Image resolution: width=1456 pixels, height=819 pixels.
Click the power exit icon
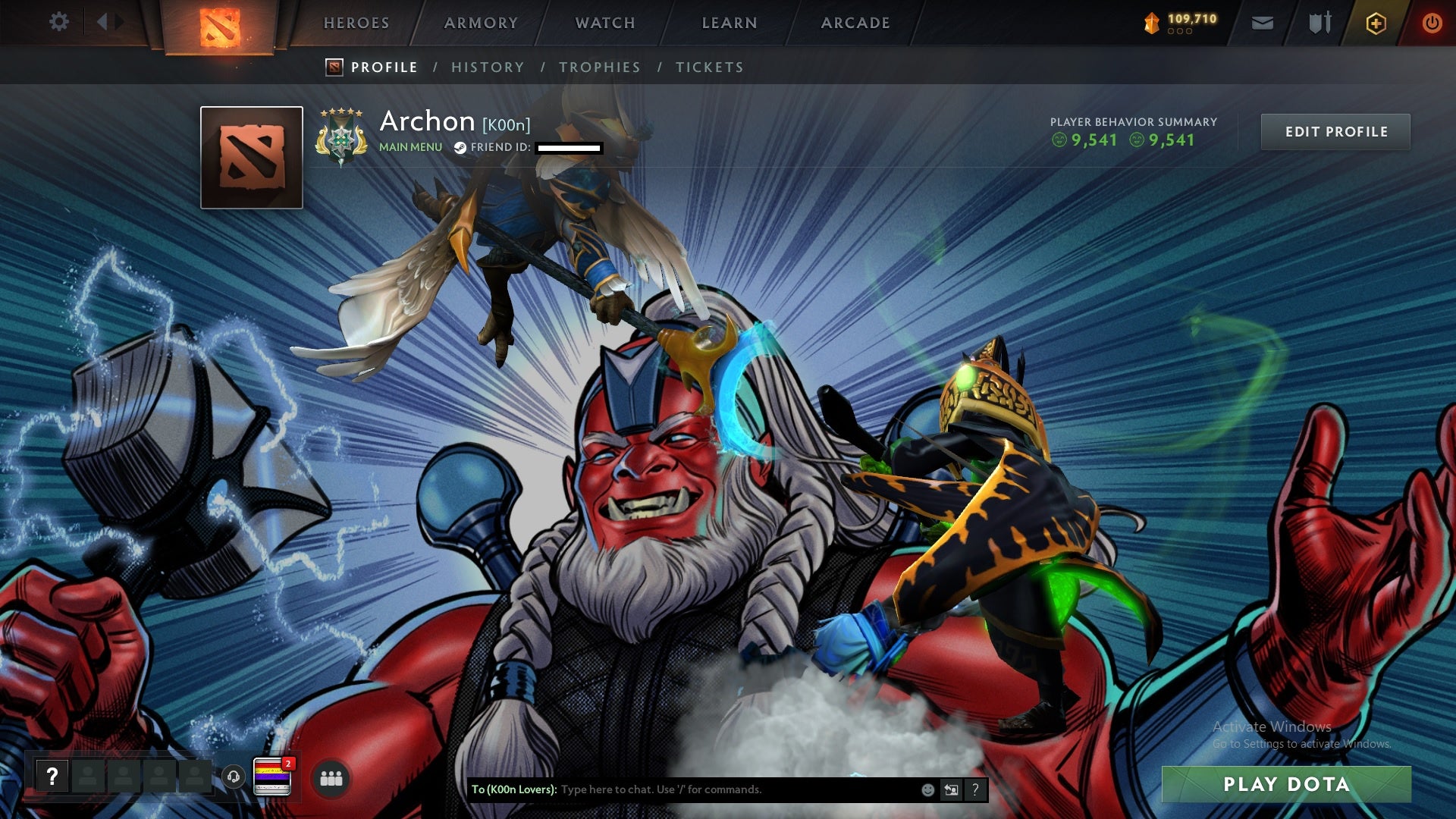coord(1432,23)
